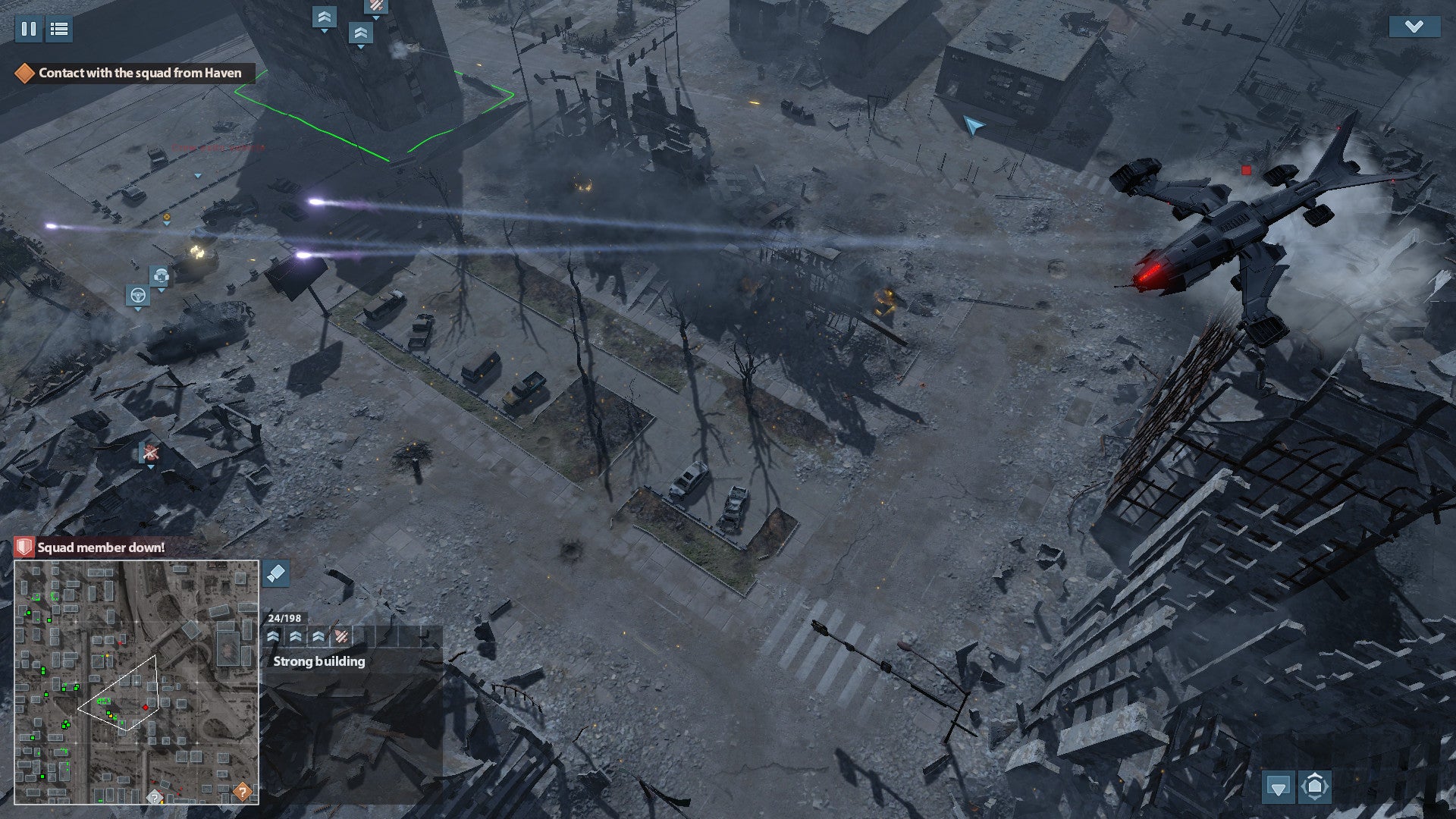Screen dimensions: 1456x819
Task: Click the red objective diamond inside the minimap
Action: pyautogui.click(x=144, y=709)
